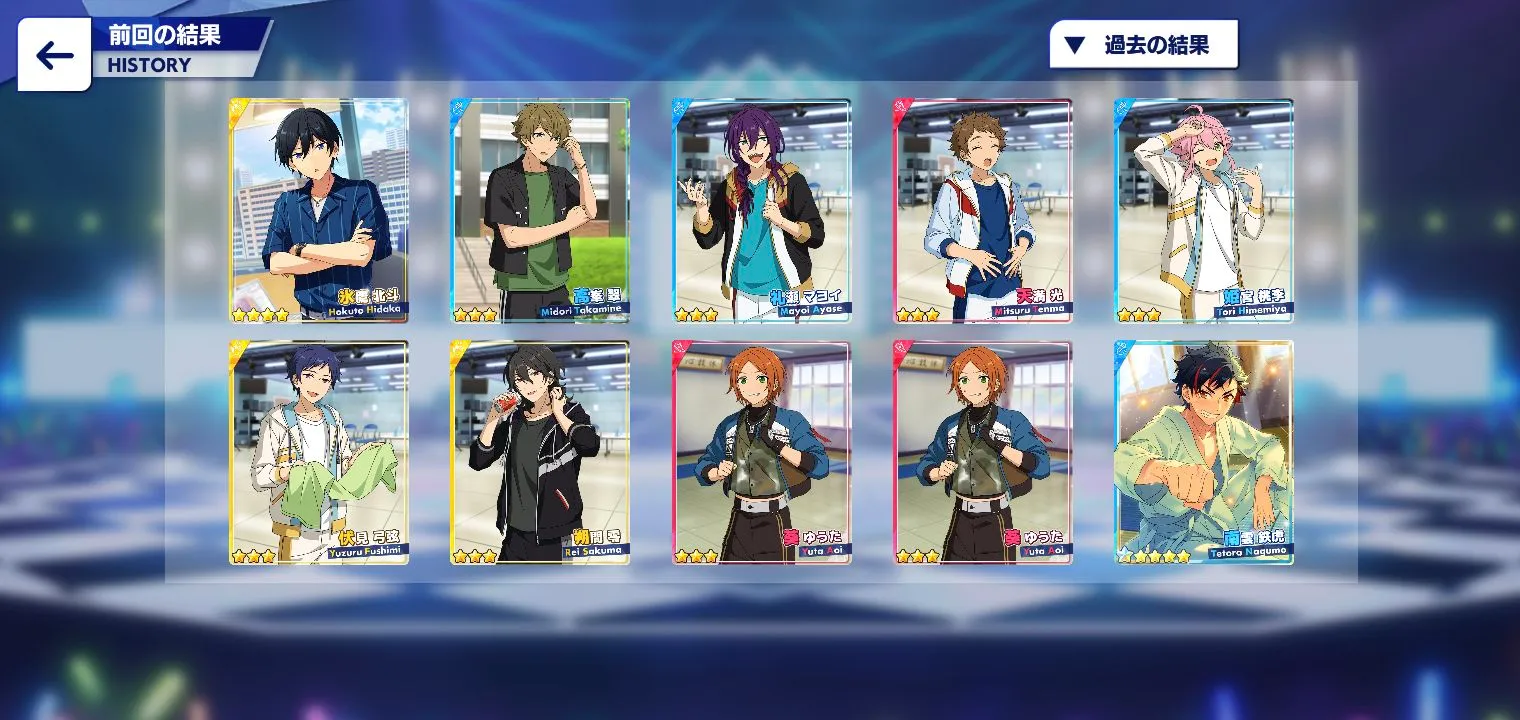This screenshot has width=1520, height=720.
Task: View the Midori Takamine card
Action: [540, 210]
